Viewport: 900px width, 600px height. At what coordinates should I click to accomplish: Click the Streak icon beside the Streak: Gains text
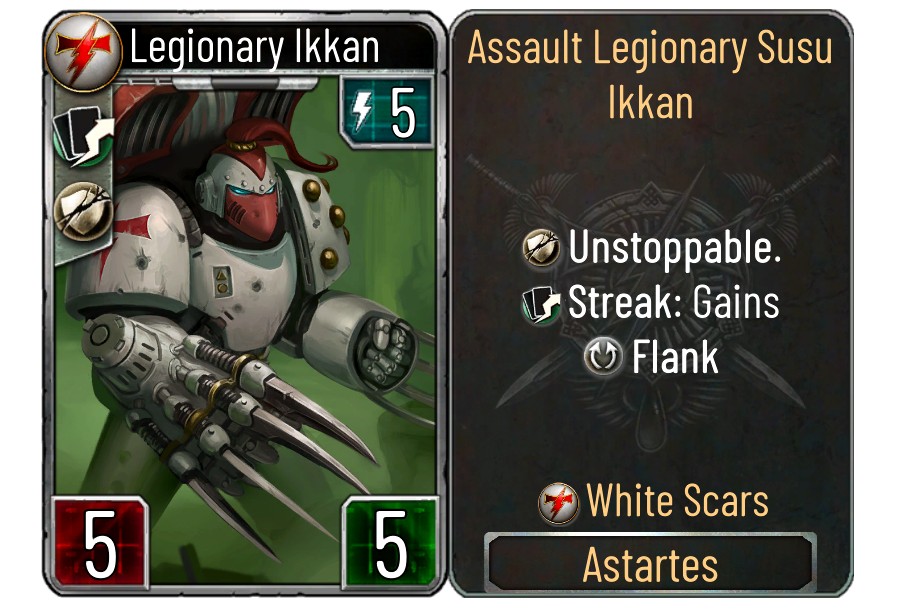tap(543, 304)
